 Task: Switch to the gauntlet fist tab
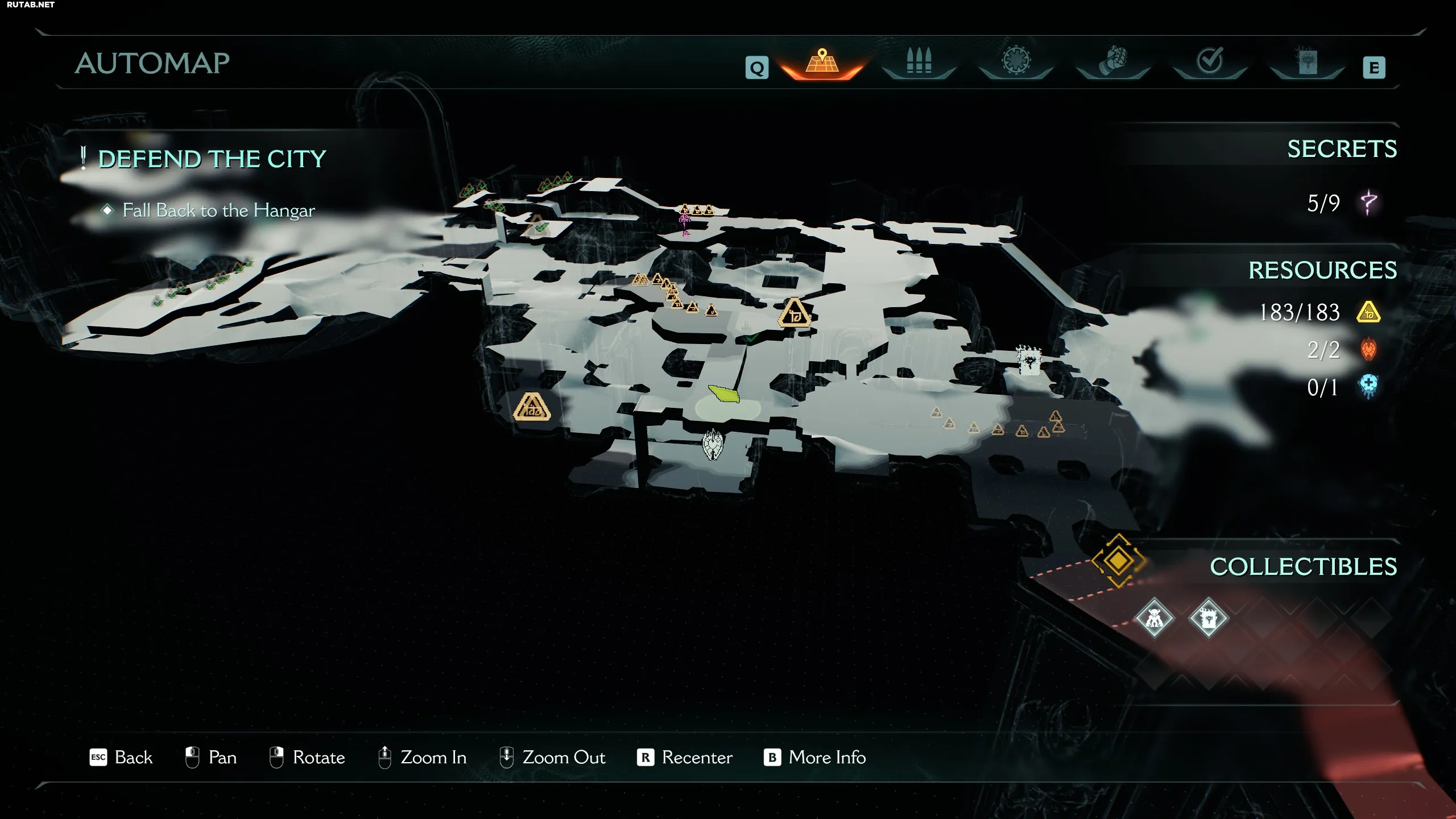coord(1113,62)
